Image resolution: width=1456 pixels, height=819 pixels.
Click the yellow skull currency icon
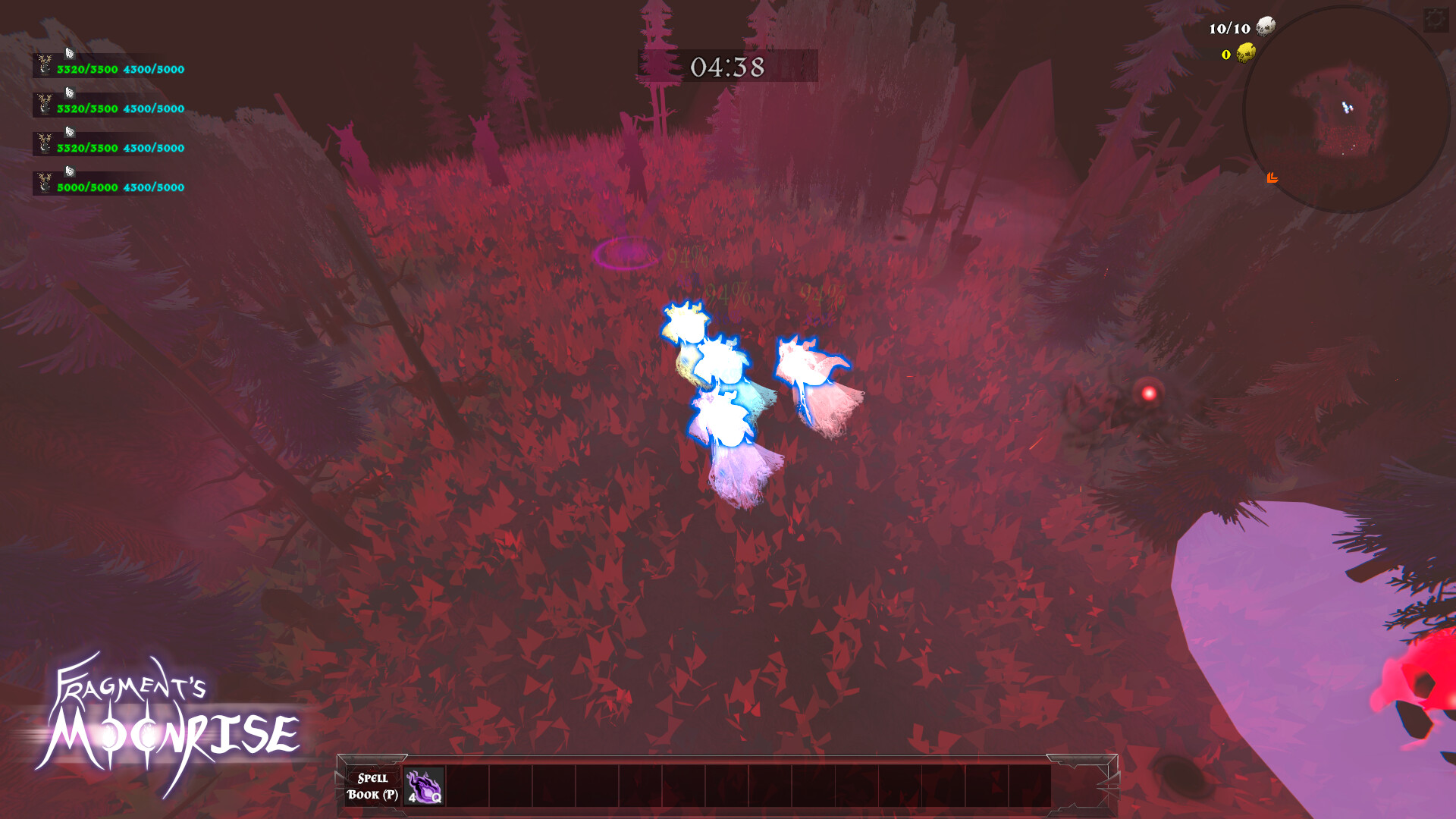[1244, 54]
